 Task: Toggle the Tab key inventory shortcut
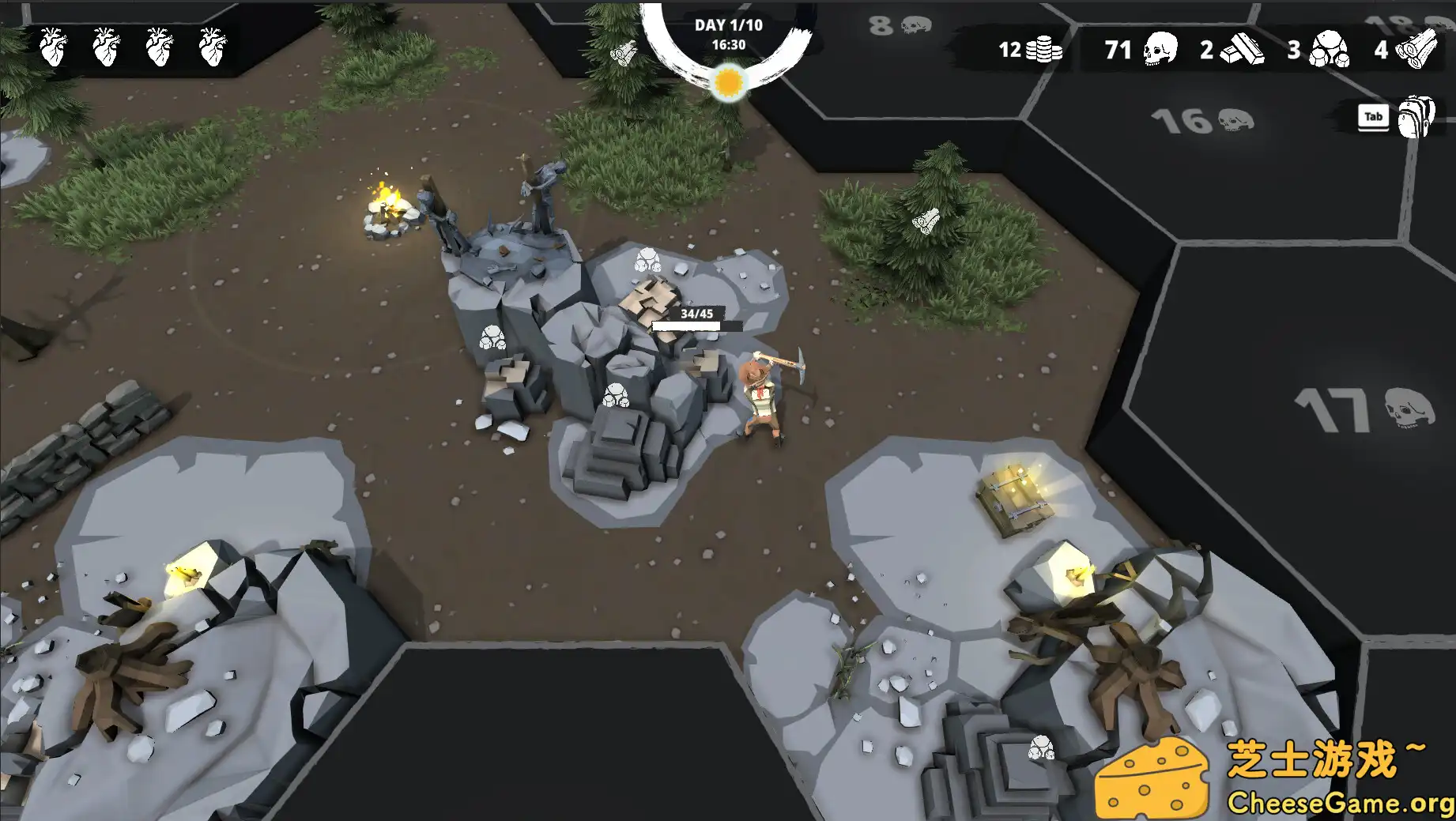1373,115
